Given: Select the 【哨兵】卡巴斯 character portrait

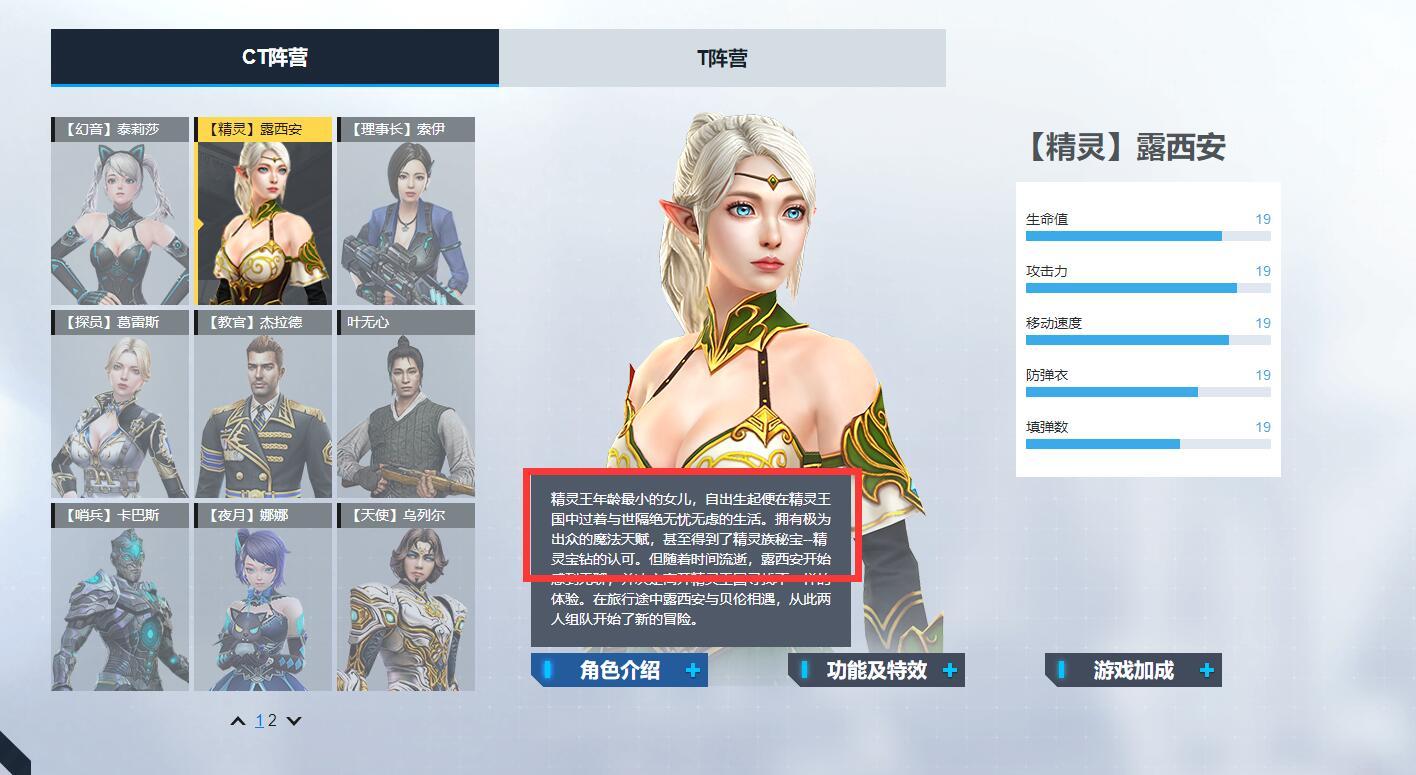Looking at the screenshot, I should pyautogui.click(x=119, y=598).
